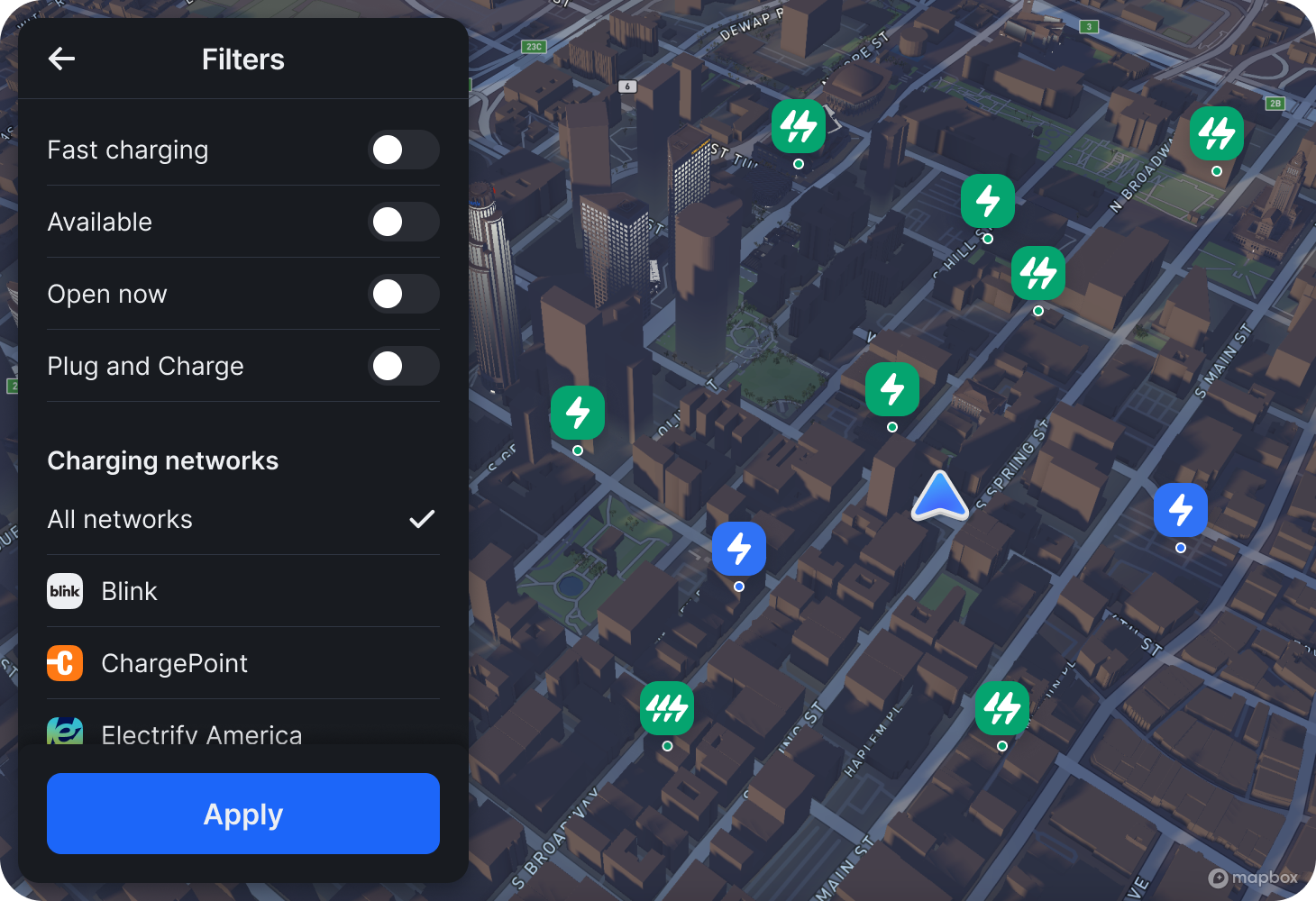The height and width of the screenshot is (901, 1316).
Task: Enable the Fast charging toggle
Action: [x=405, y=150]
